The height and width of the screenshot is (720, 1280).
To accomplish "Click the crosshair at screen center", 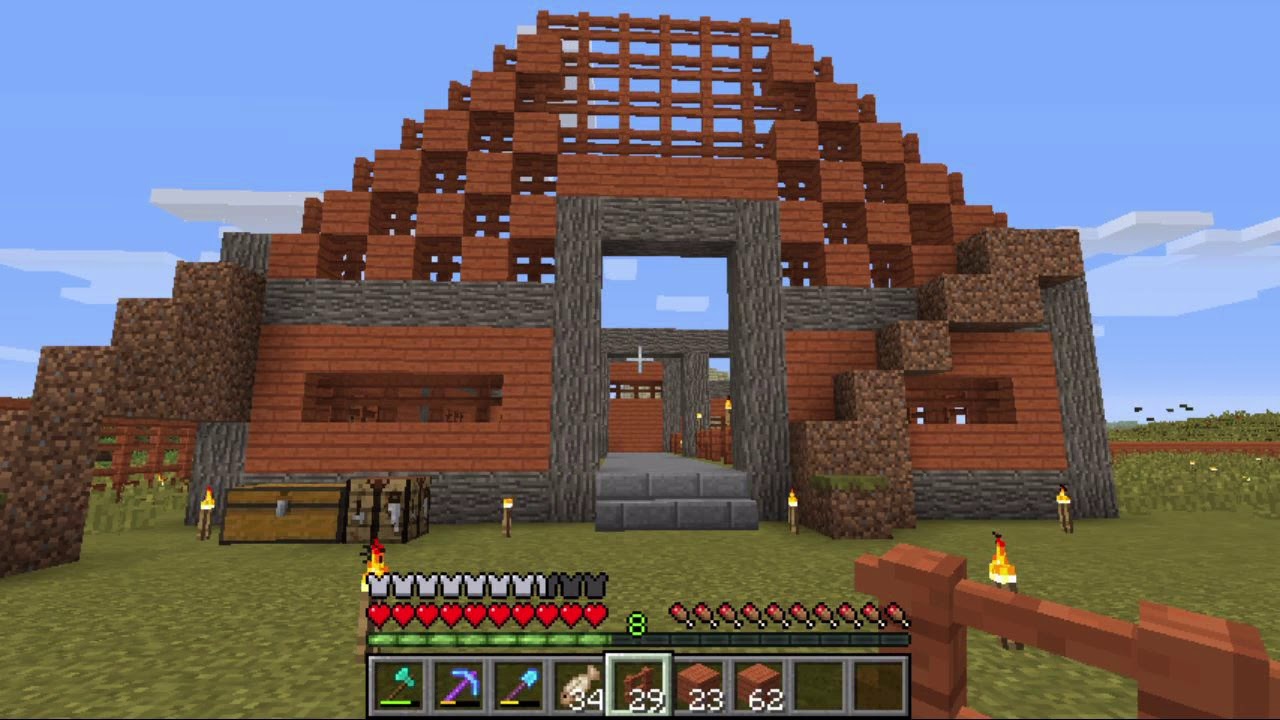I will (x=640, y=357).
